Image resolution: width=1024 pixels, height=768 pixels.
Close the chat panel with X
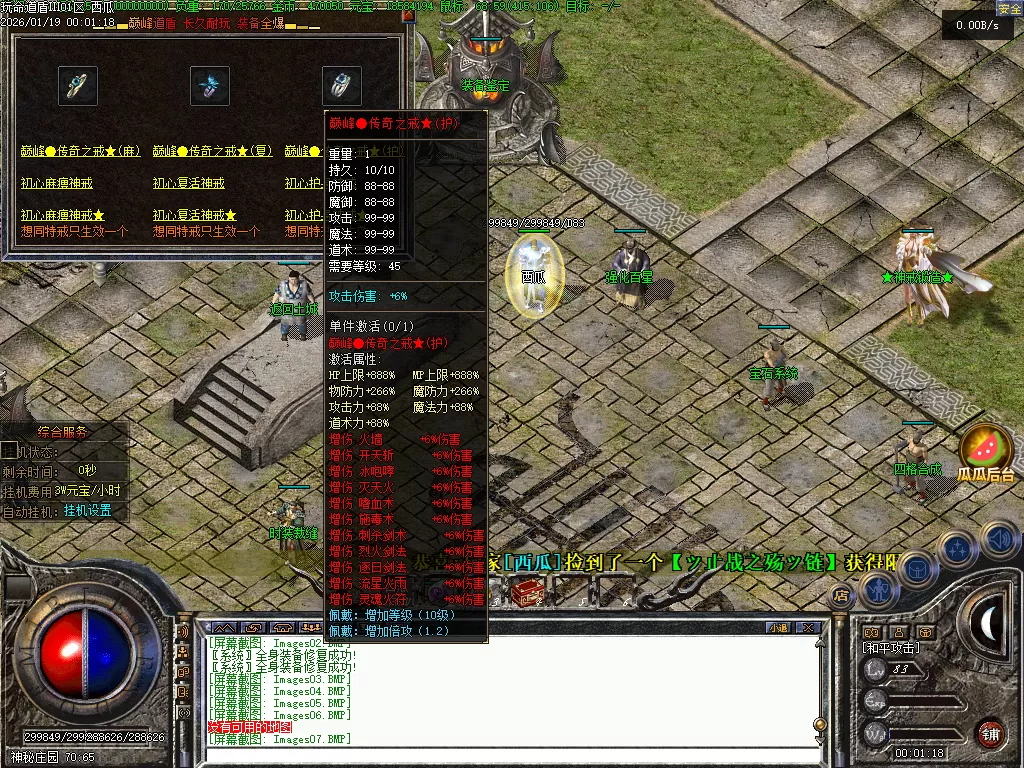[808, 628]
